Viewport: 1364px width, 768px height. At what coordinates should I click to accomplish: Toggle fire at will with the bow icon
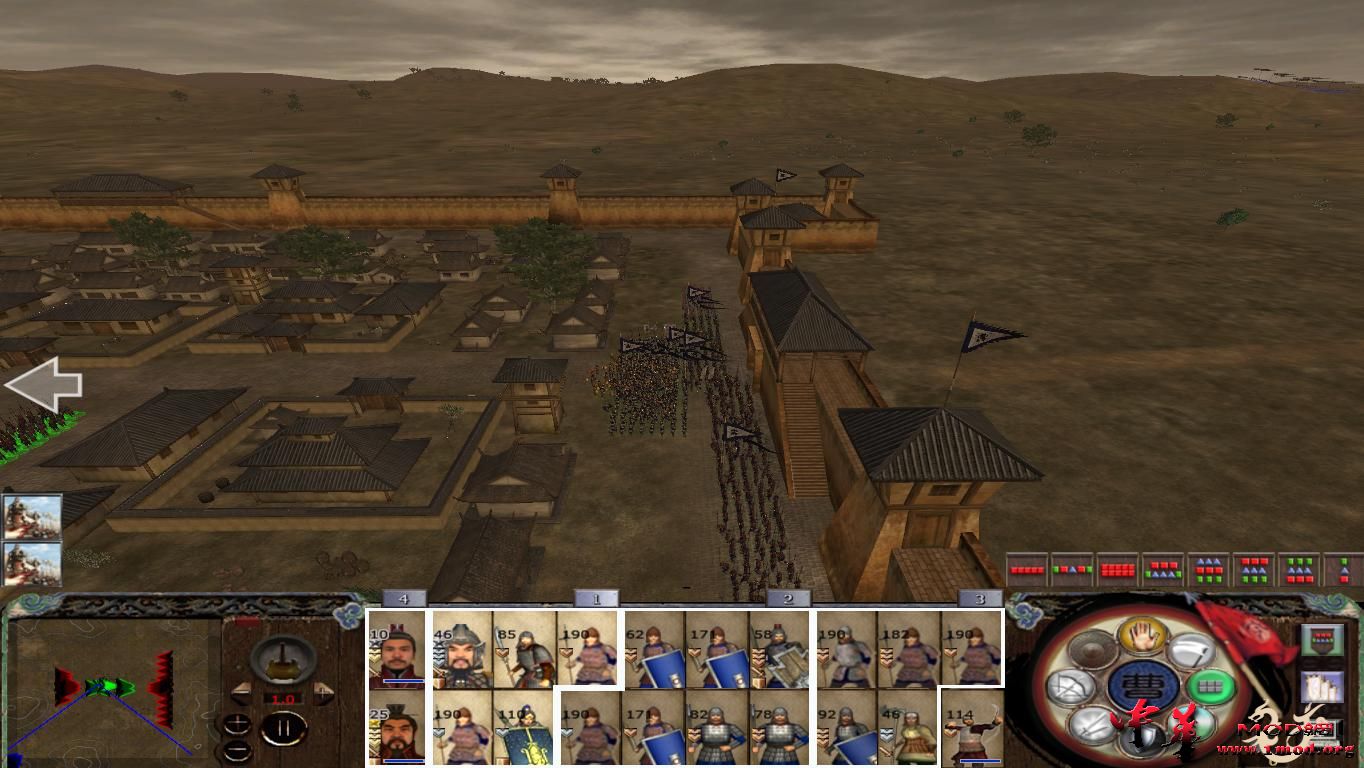coord(1068,686)
